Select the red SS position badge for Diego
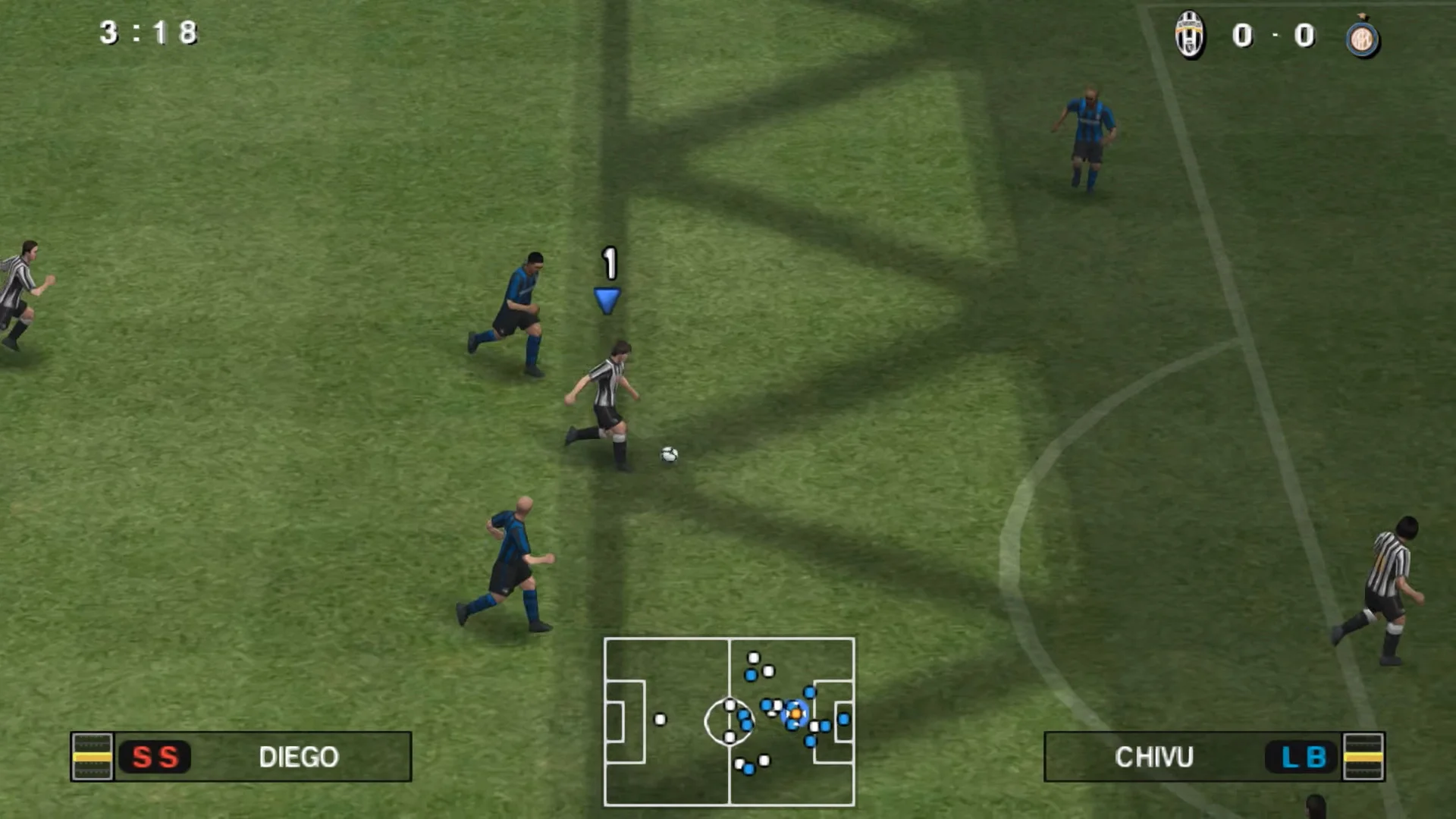Screen dimensions: 1456x819 click(155, 757)
